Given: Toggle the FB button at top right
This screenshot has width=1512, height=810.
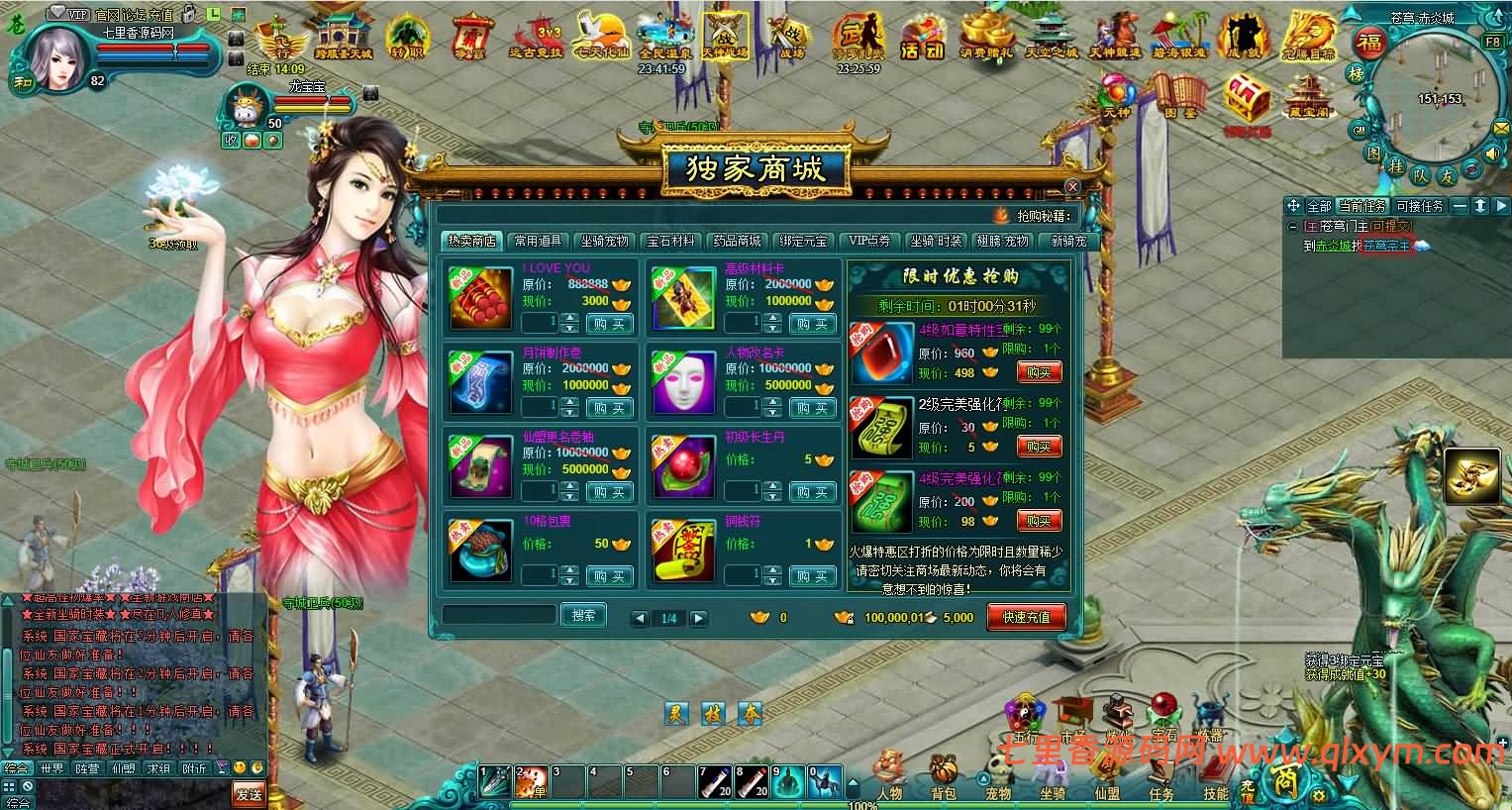Looking at the screenshot, I should tap(1492, 44).
